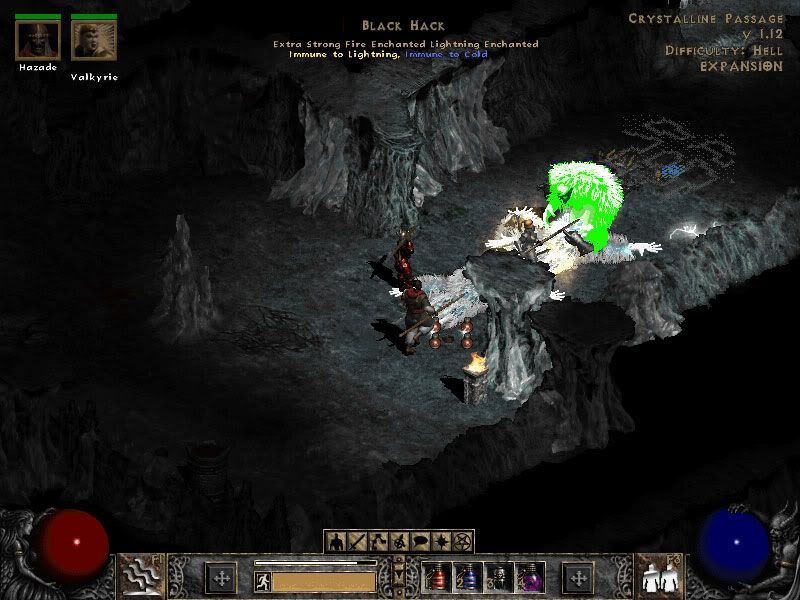Use the blue mana potion in belt
This screenshot has width=800, height=600.
tap(467, 577)
